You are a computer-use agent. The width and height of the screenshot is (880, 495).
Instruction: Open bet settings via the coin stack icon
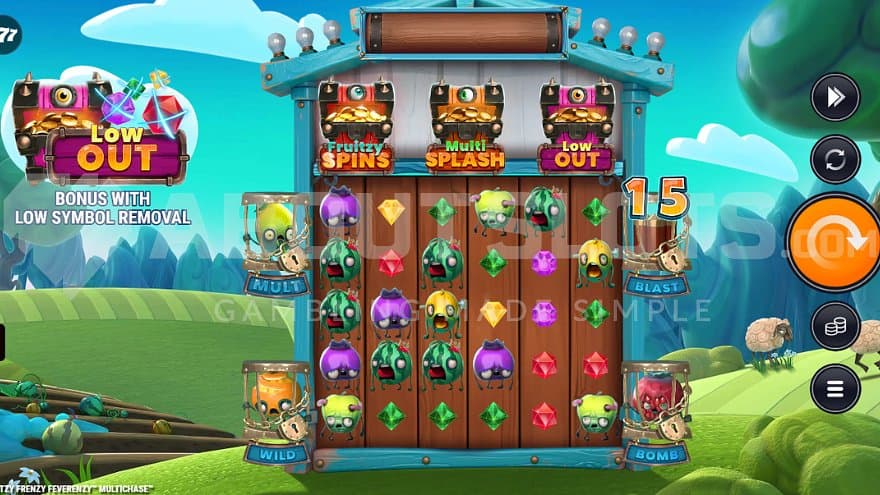835,326
